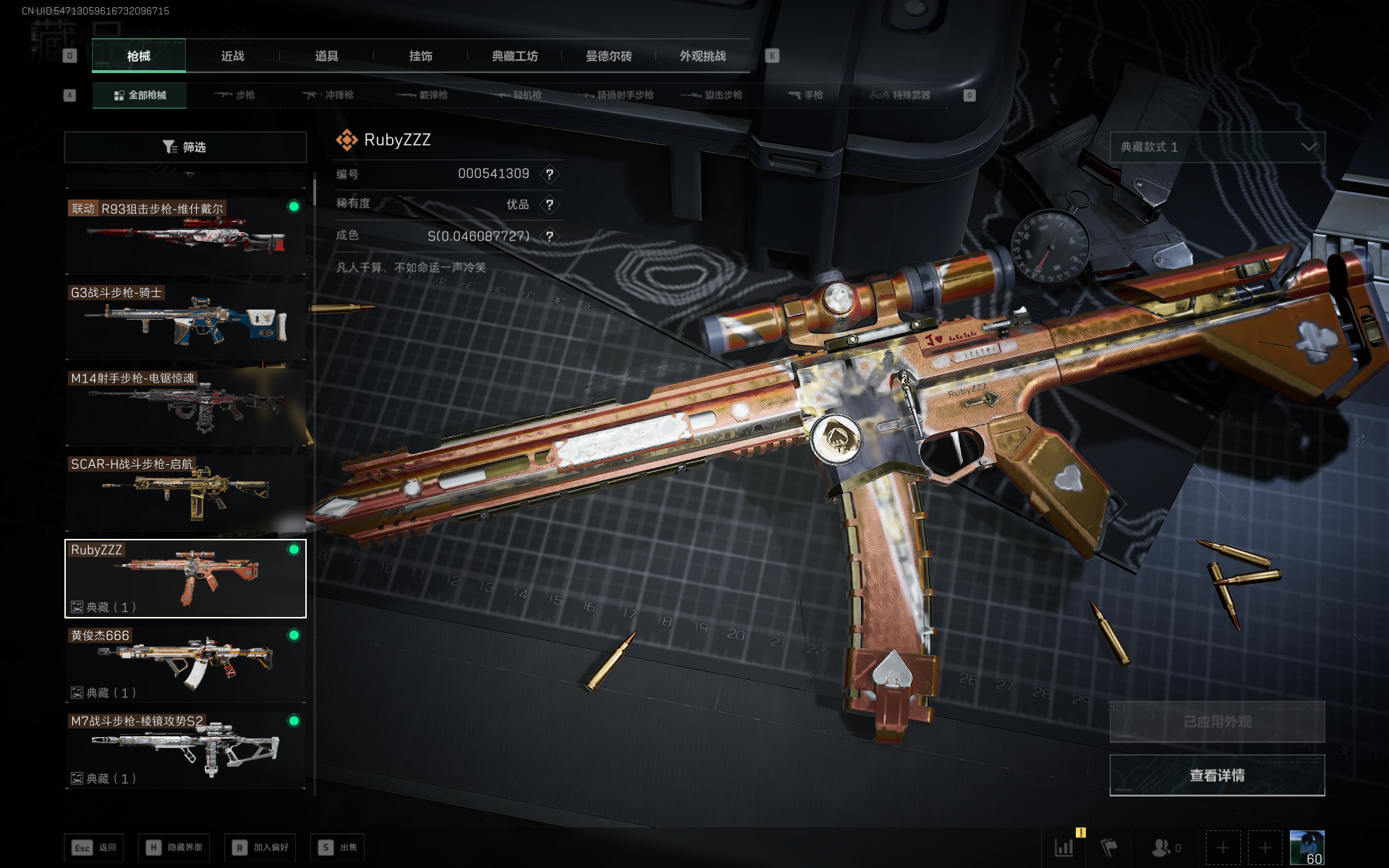Click the 出售 sell button
This screenshot has height=868, width=1389.
[x=338, y=847]
